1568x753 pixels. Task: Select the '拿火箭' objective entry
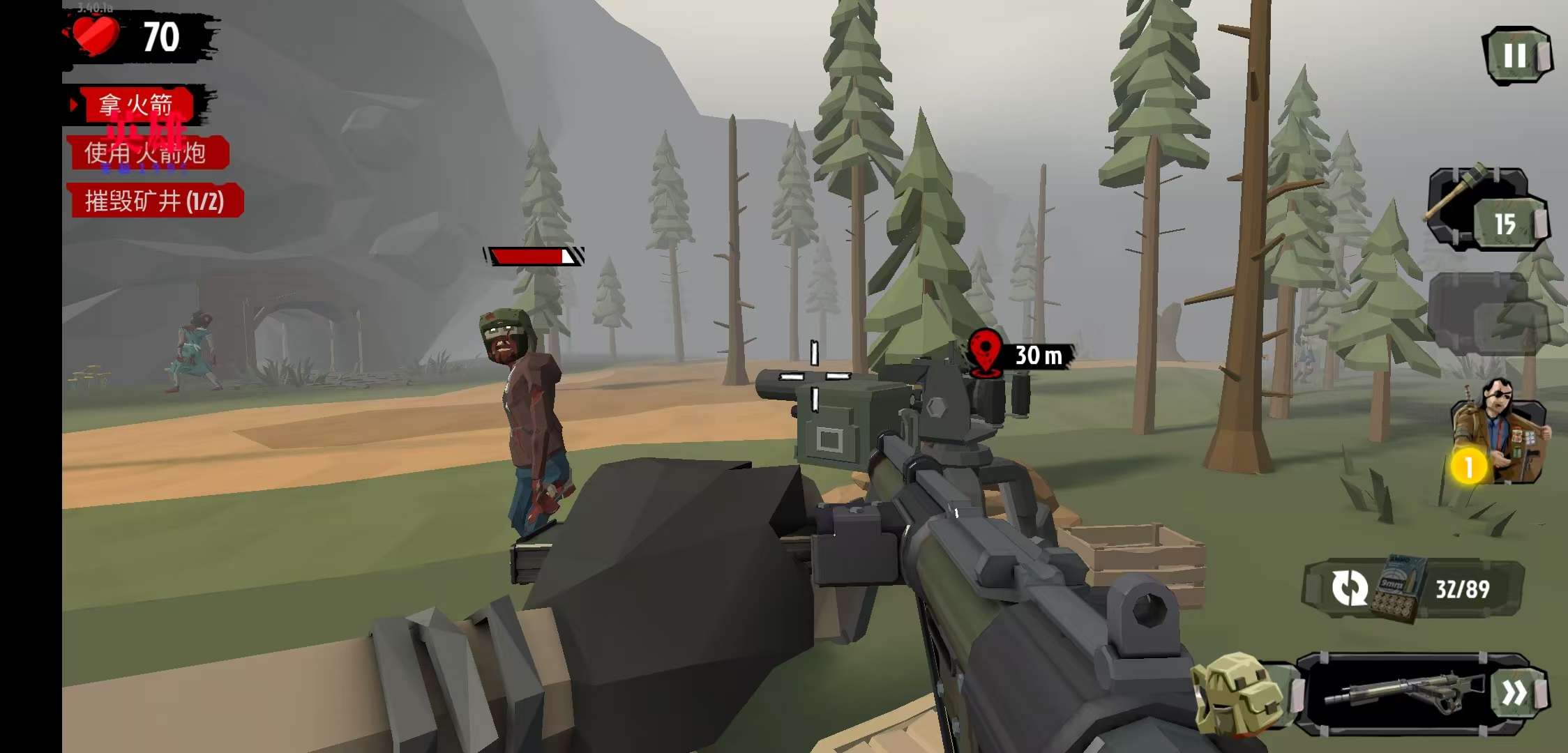[x=136, y=105]
